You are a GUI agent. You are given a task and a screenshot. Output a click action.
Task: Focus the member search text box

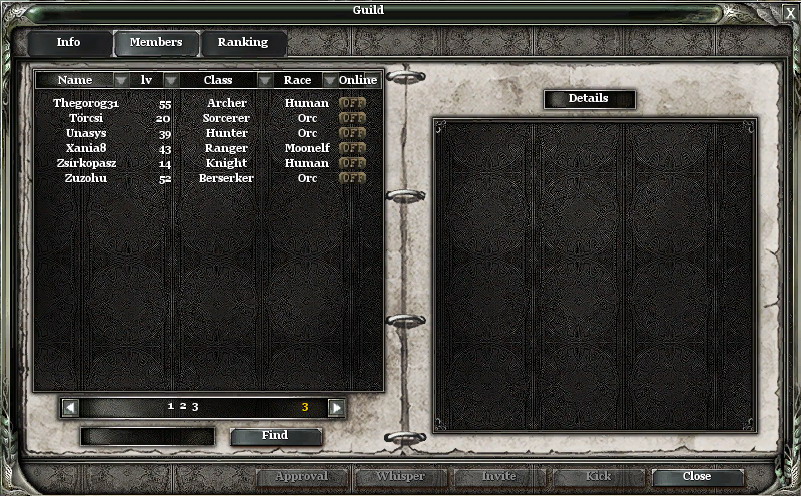click(147, 436)
